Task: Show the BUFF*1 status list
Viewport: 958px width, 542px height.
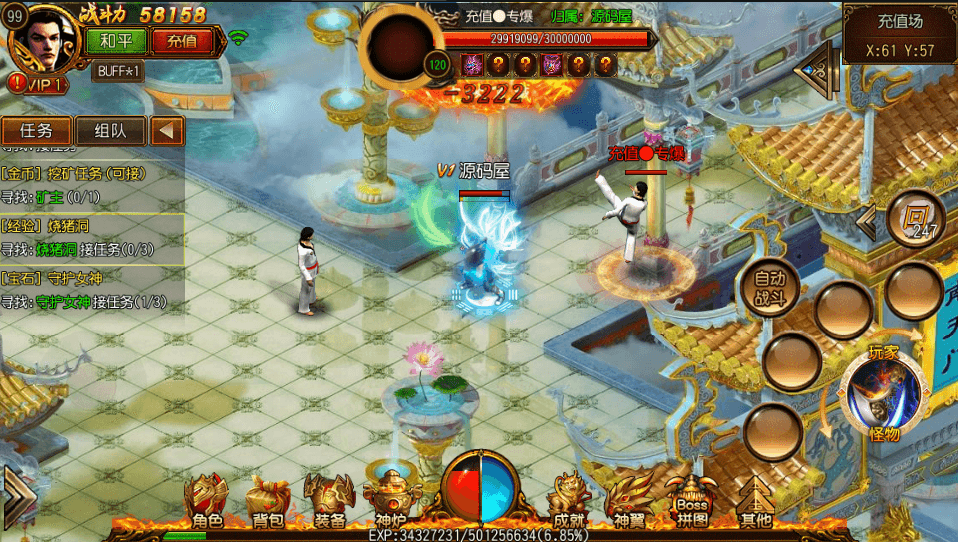Action: (x=119, y=71)
